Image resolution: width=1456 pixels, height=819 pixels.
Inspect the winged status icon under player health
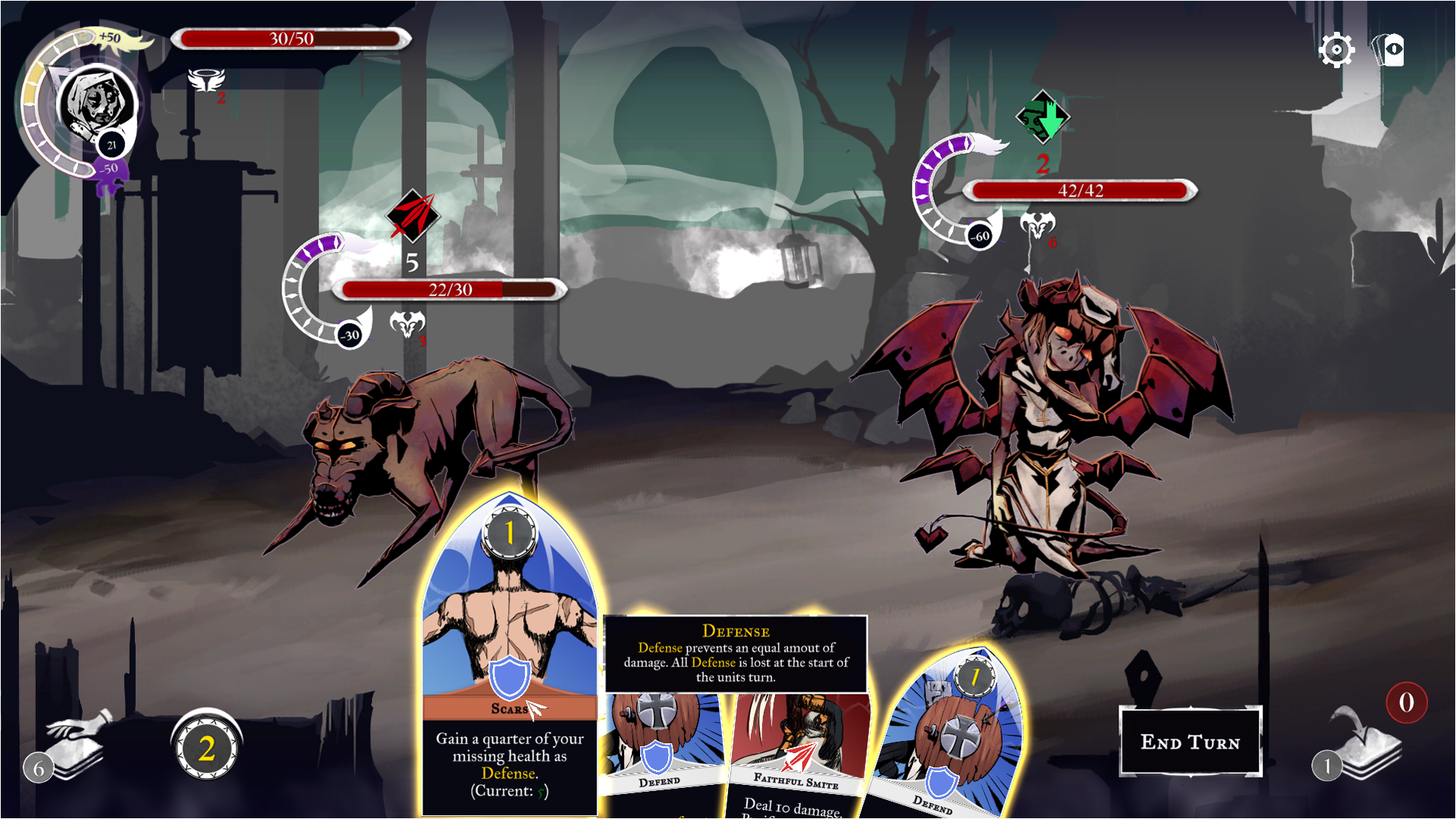(x=206, y=80)
